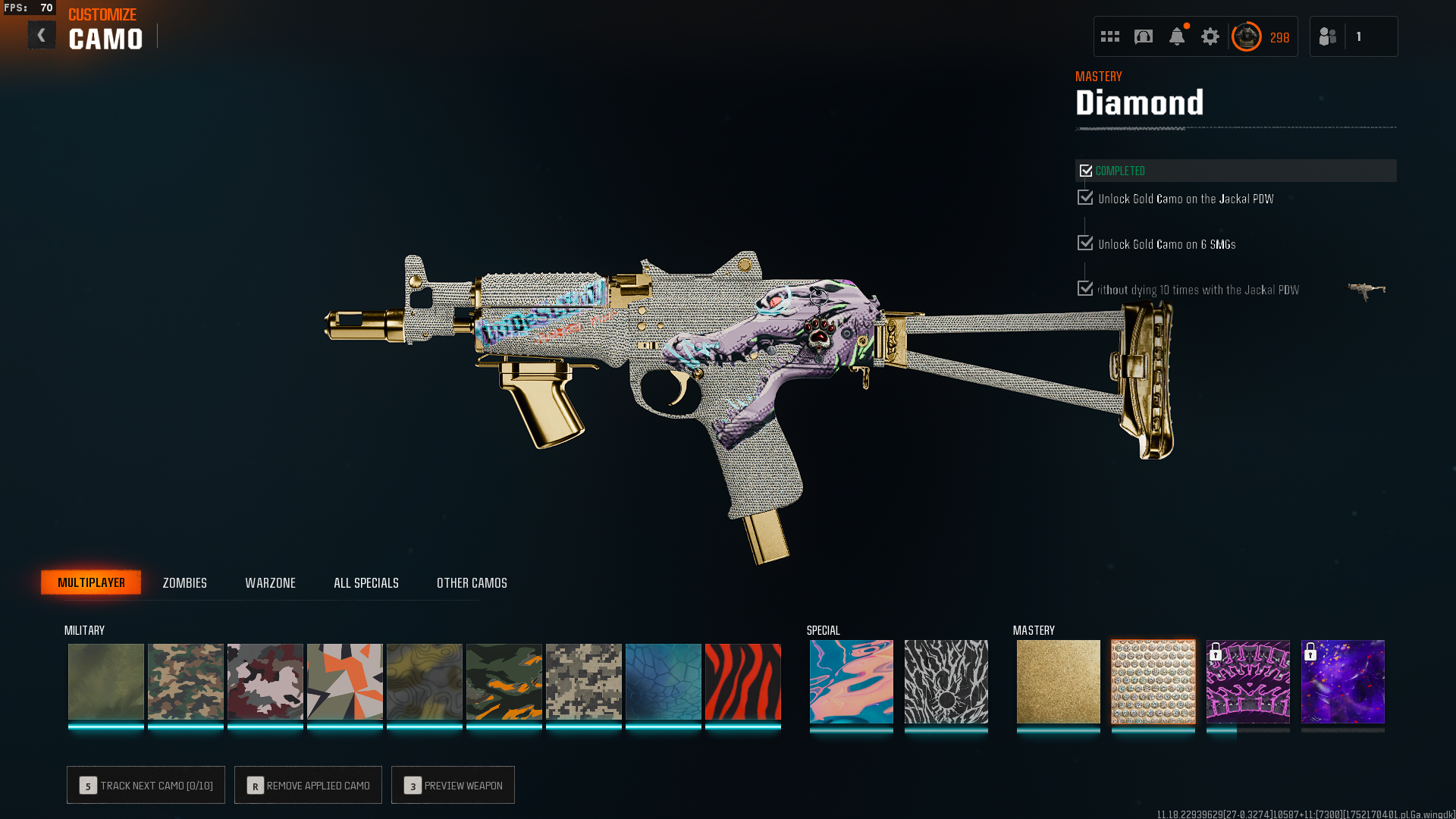Open the Warzone camo tab
The height and width of the screenshot is (819, 1456).
point(270,583)
